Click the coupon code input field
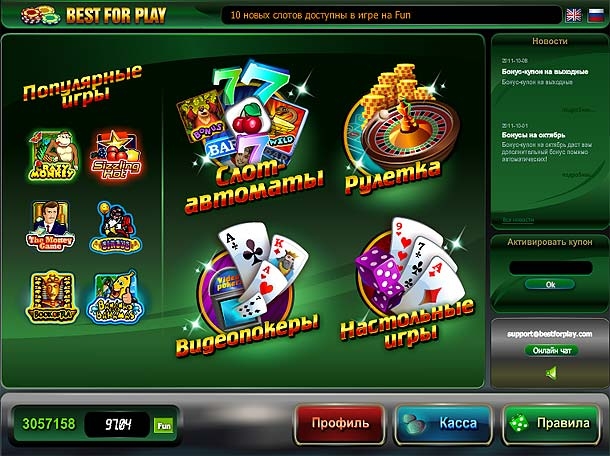Image resolution: width=610 pixels, height=456 pixels. point(550,267)
